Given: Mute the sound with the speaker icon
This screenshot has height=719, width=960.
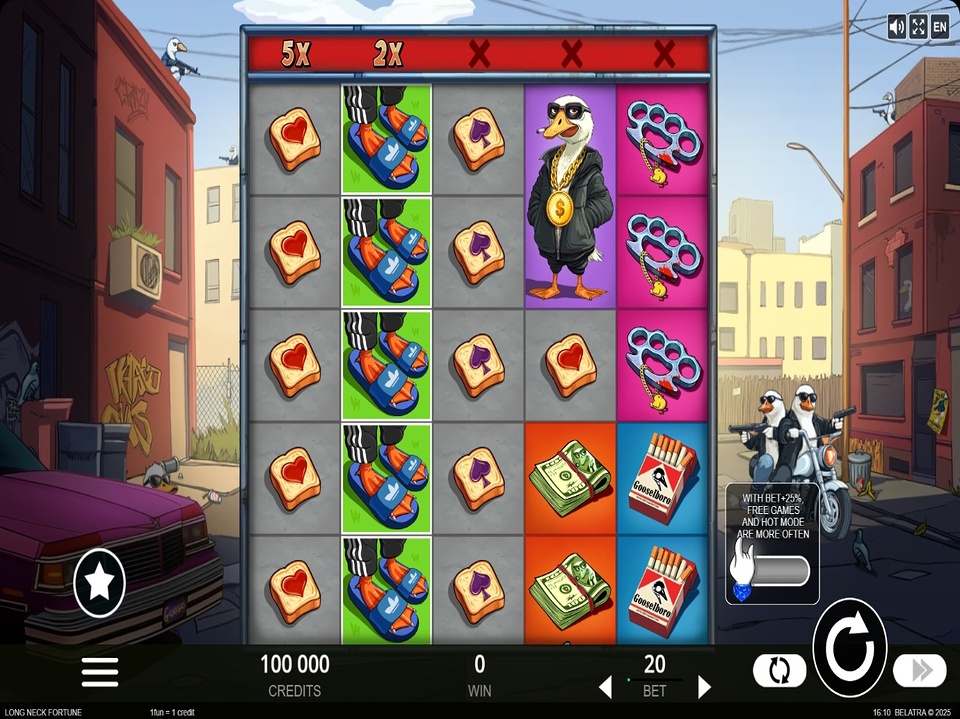Looking at the screenshot, I should pyautogui.click(x=896, y=27).
